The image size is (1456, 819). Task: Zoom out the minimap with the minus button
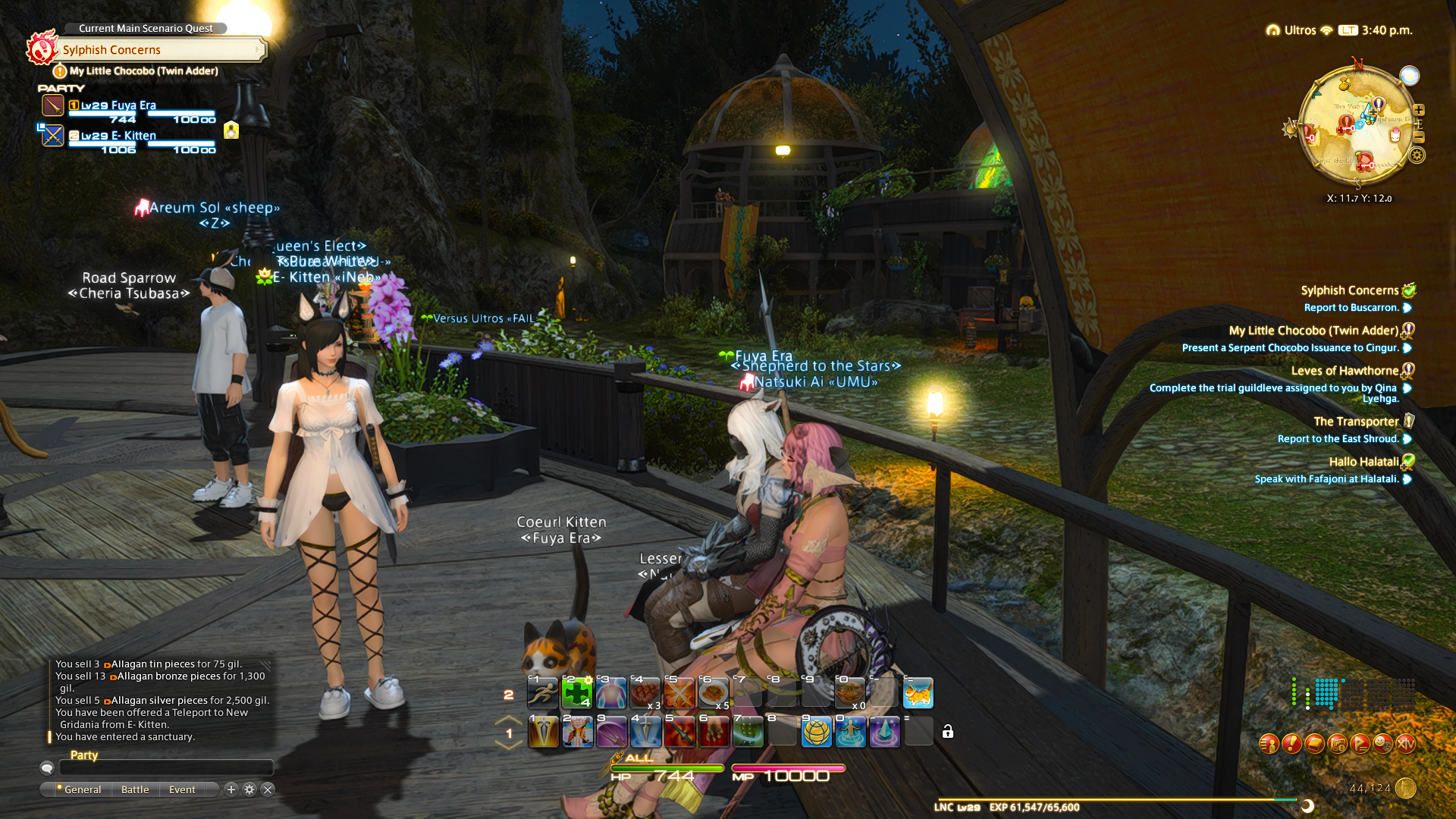tap(1419, 137)
